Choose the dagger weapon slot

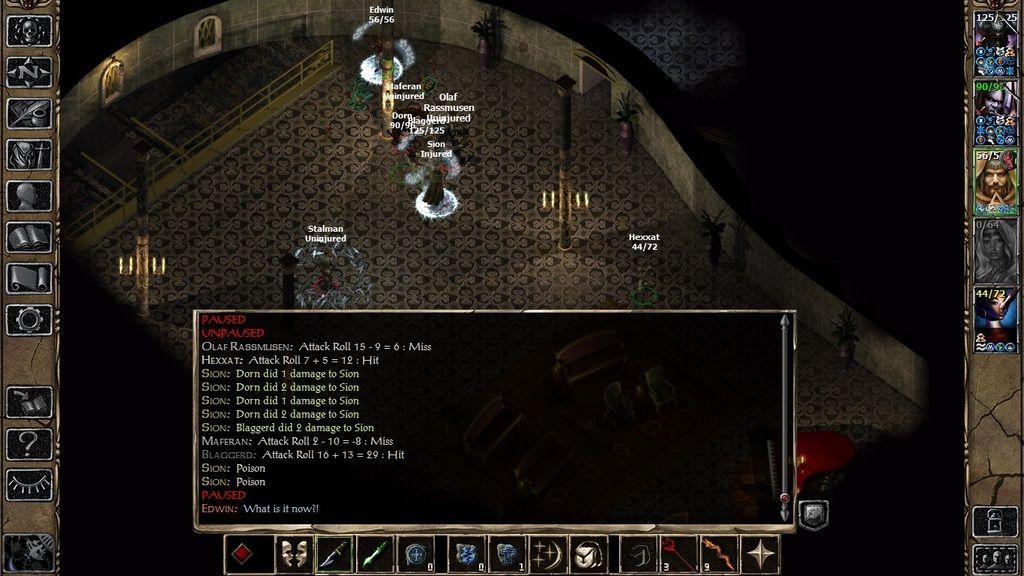[x=334, y=554]
